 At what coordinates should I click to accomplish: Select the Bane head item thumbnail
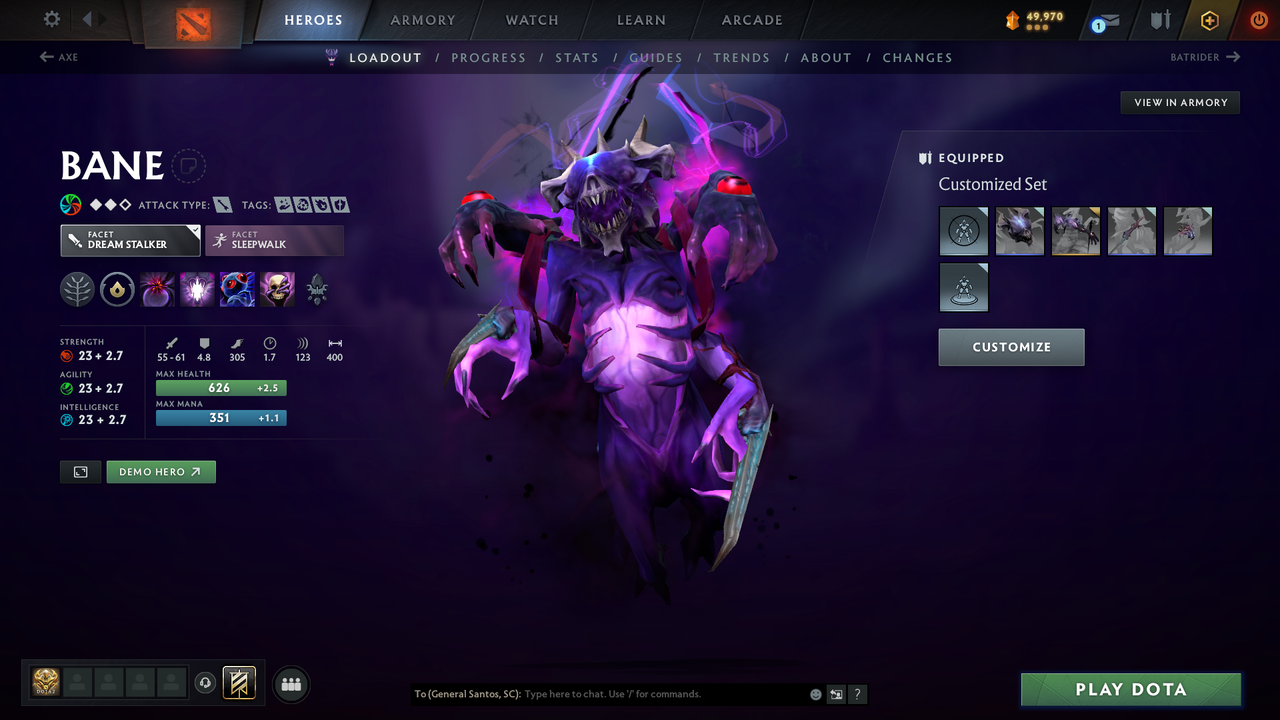point(1019,231)
